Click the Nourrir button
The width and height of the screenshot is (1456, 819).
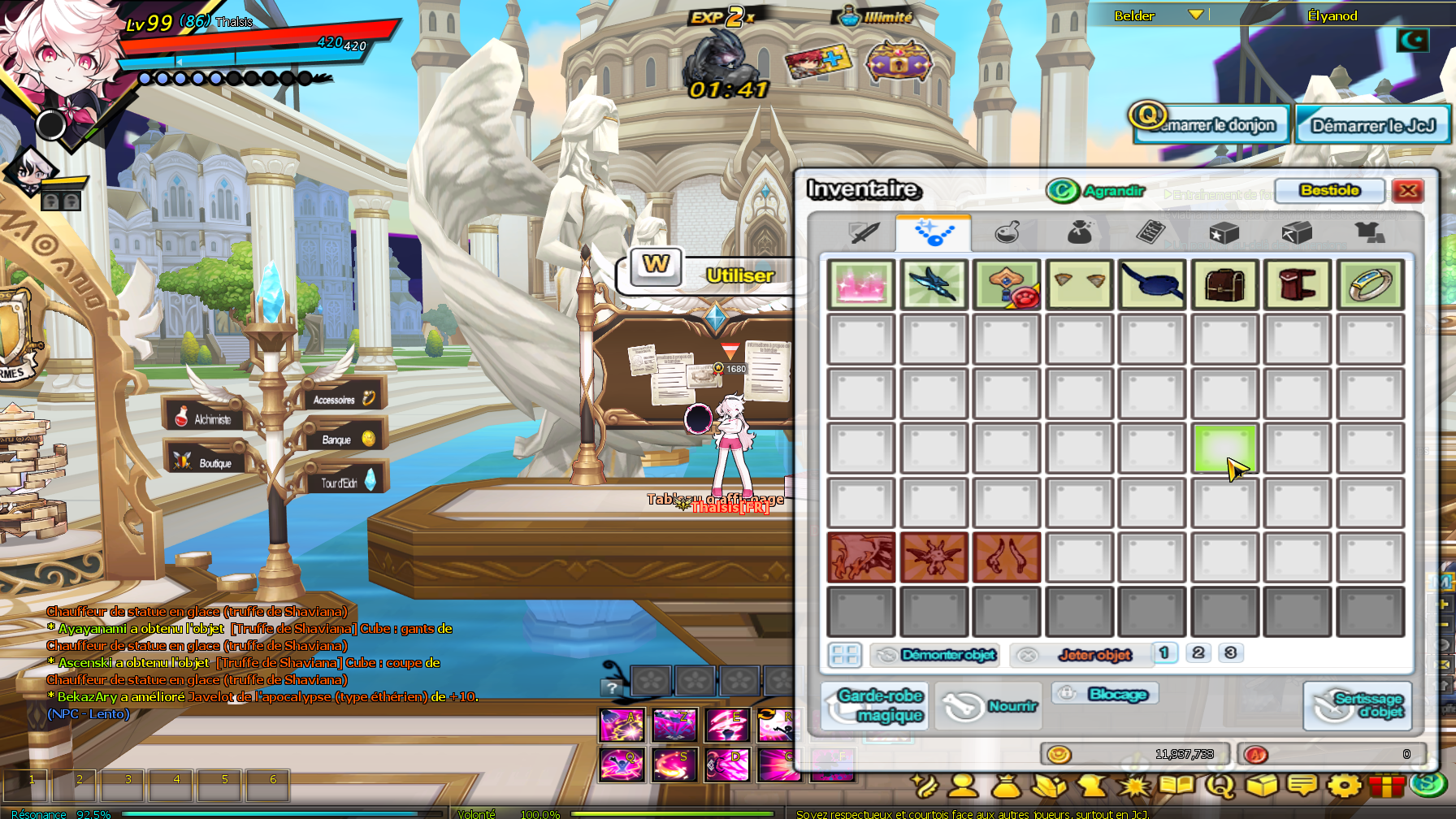pyautogui.click(x=991, y=706)
